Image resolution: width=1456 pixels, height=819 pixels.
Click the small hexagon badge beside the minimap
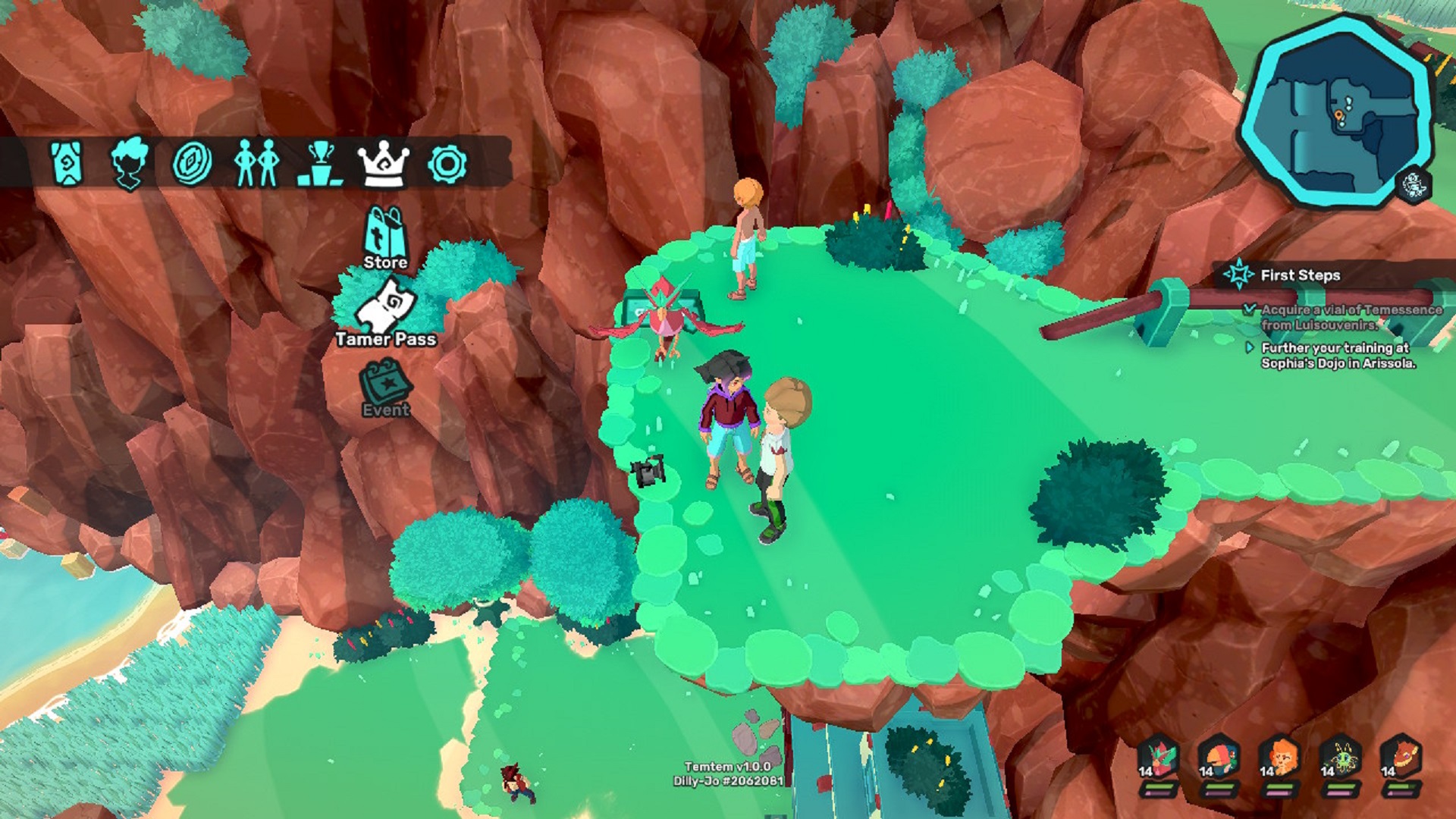[x=1413, y=185]
